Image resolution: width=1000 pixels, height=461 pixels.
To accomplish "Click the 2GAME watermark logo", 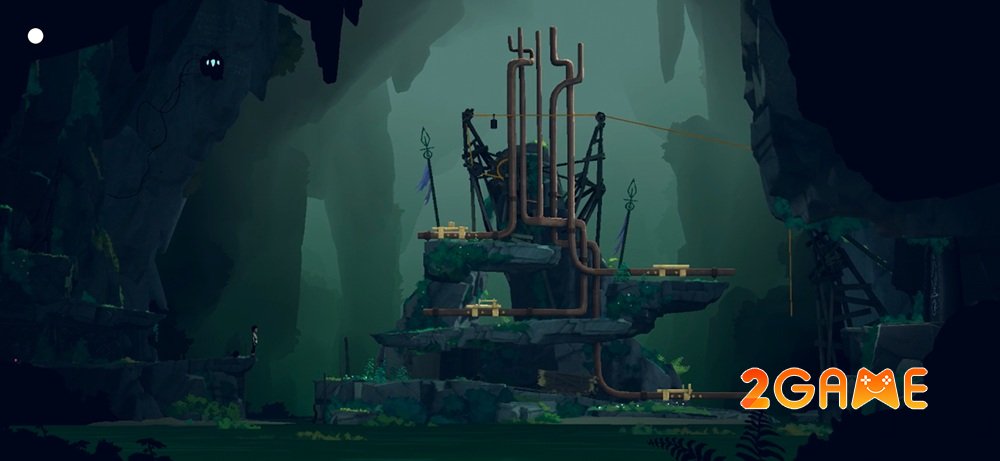I will click(x=833, y=389).
